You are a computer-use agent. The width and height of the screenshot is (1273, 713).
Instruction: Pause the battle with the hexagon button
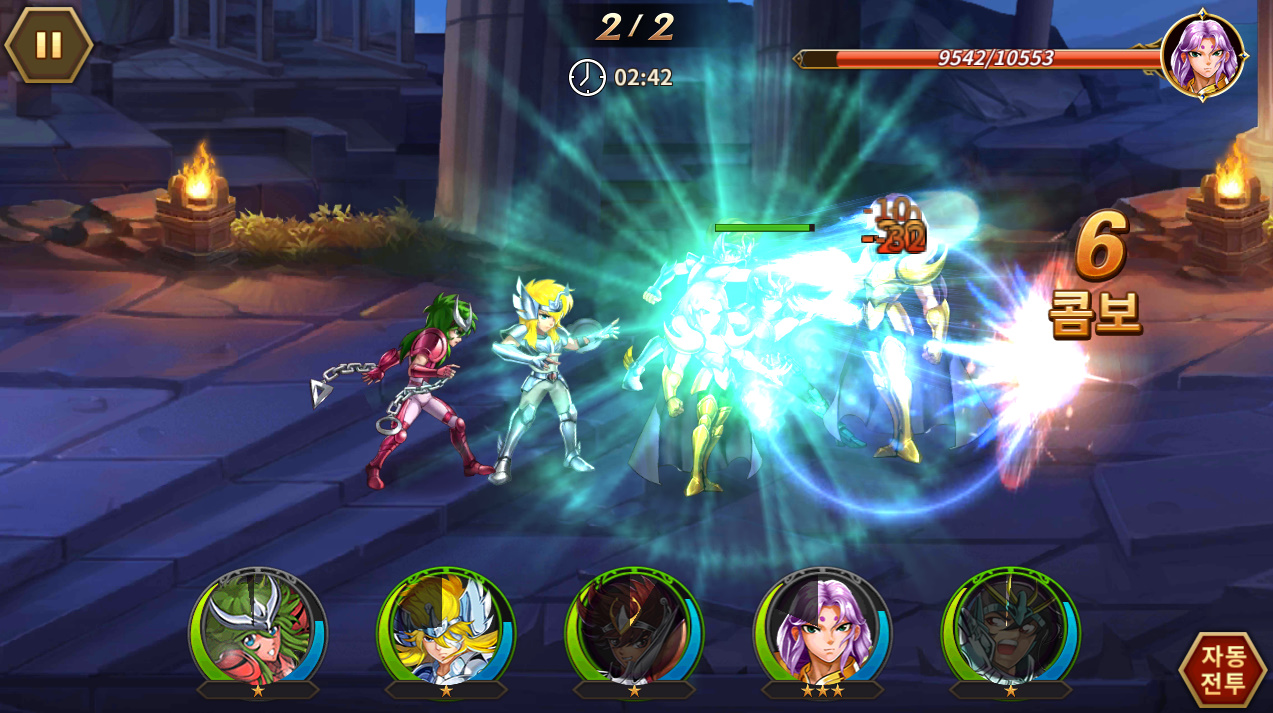pyautogui.click(x=48, y=45)
